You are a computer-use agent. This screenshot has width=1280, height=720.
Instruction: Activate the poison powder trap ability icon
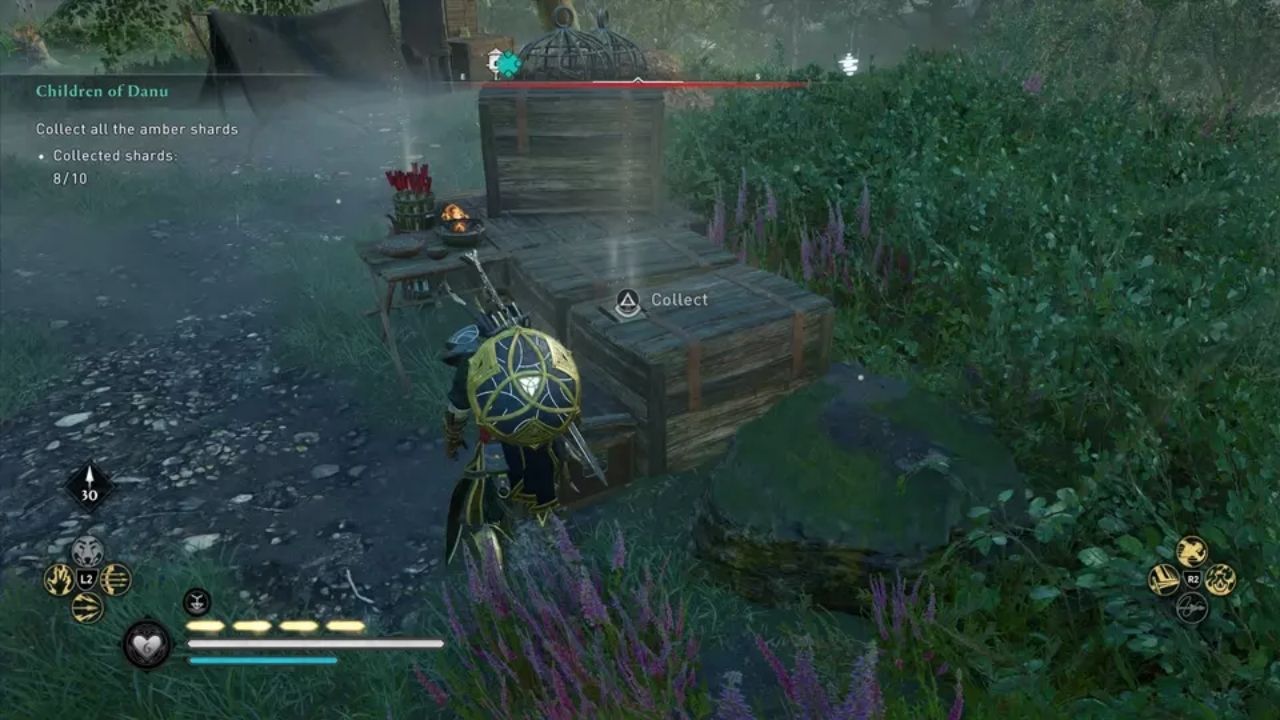point(1222,580)
